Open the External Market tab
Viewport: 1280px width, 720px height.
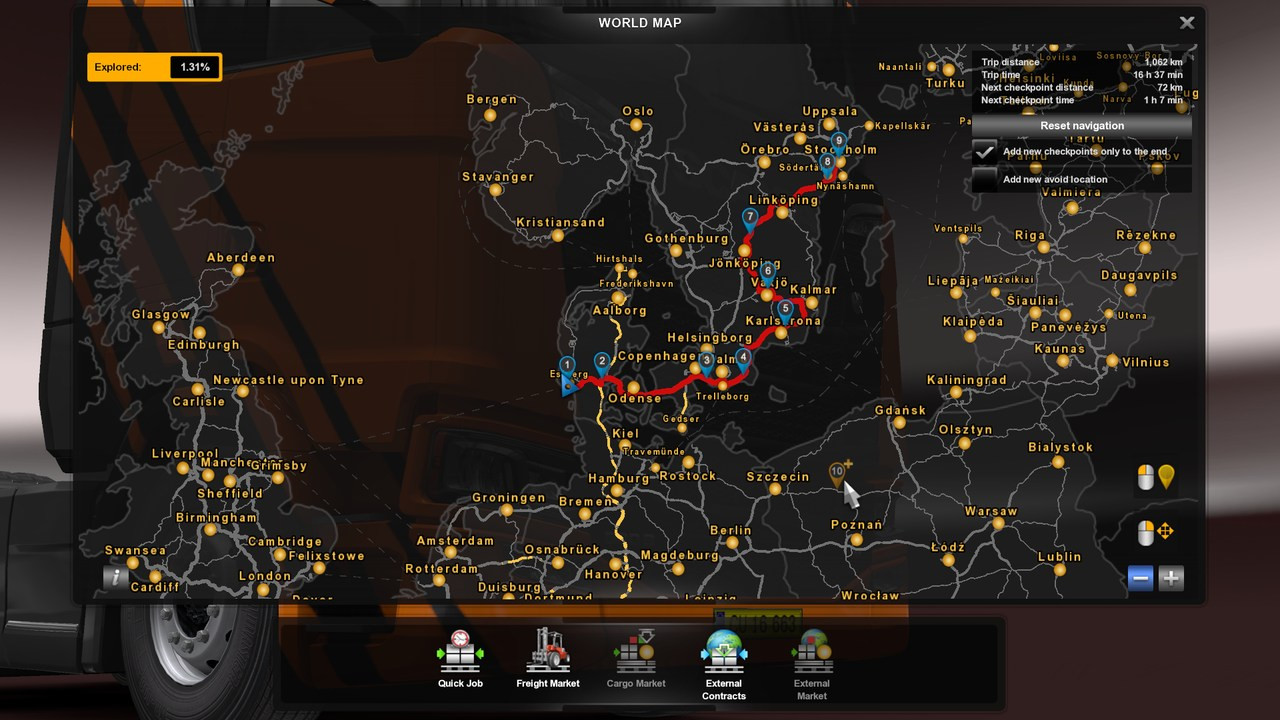tap(811, 650)
